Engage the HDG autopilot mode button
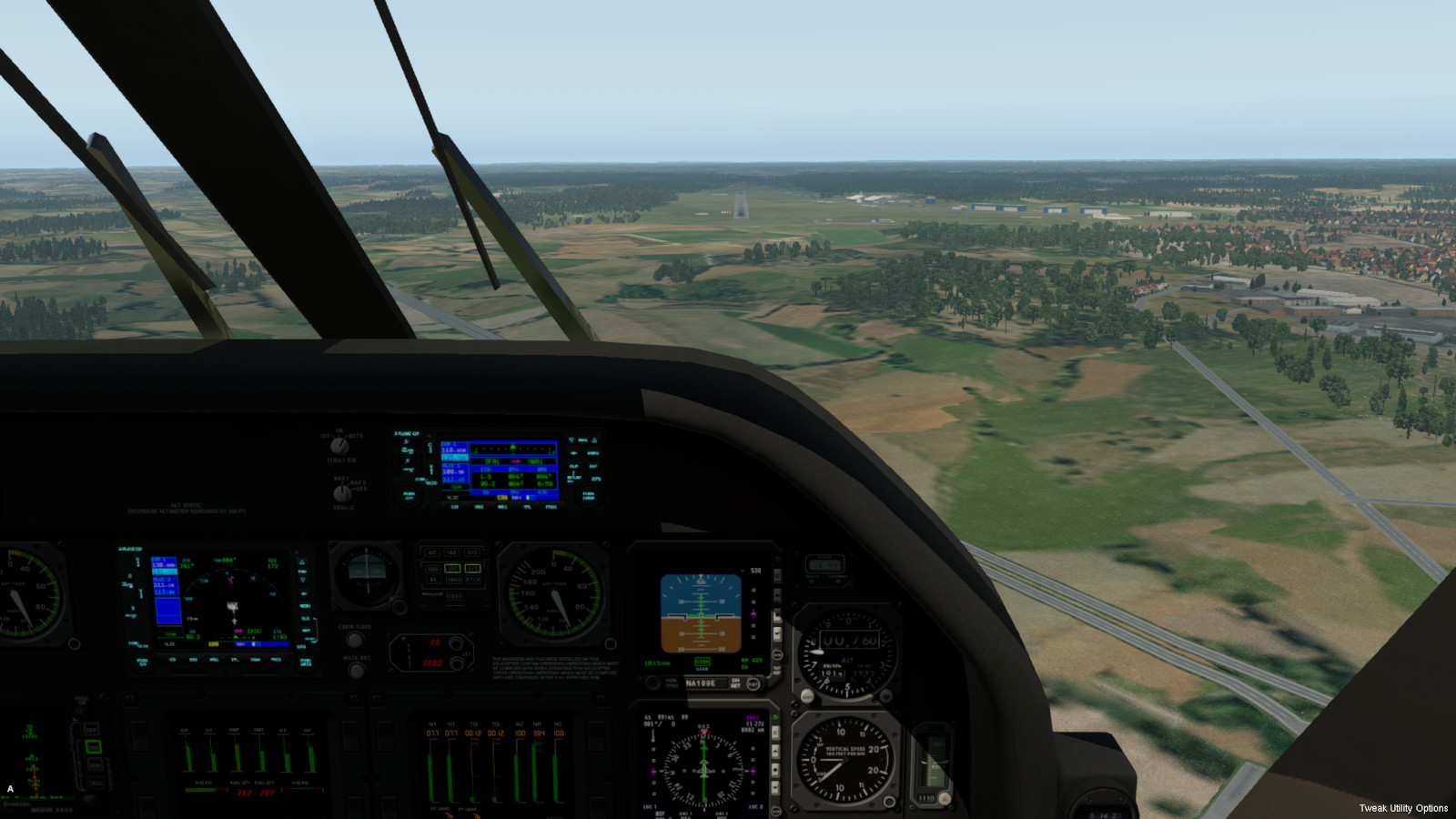The width and height of the screenshot is (1456, 819). [433, 569]
